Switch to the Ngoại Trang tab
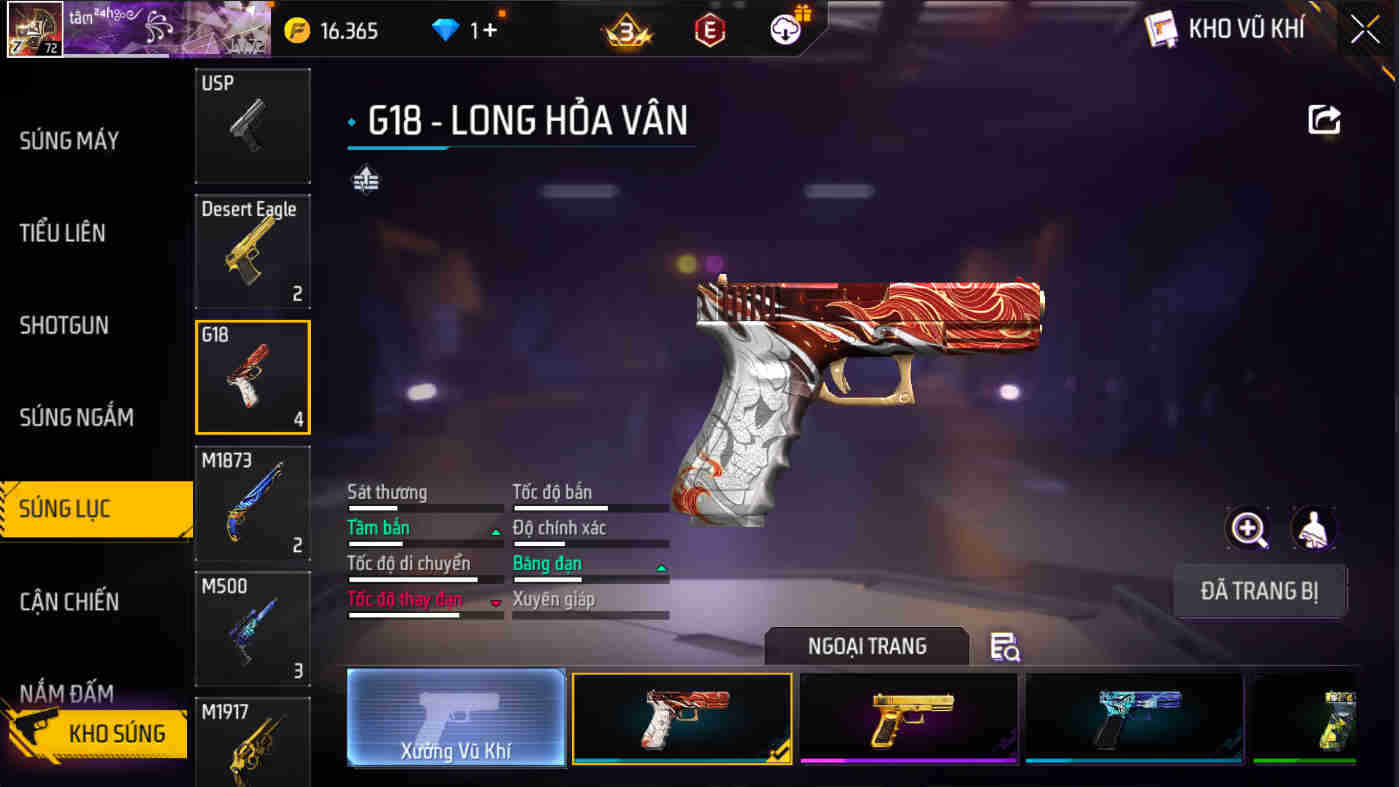The width and height of the screenshot is (1399, 787). [x=866, y=646]
